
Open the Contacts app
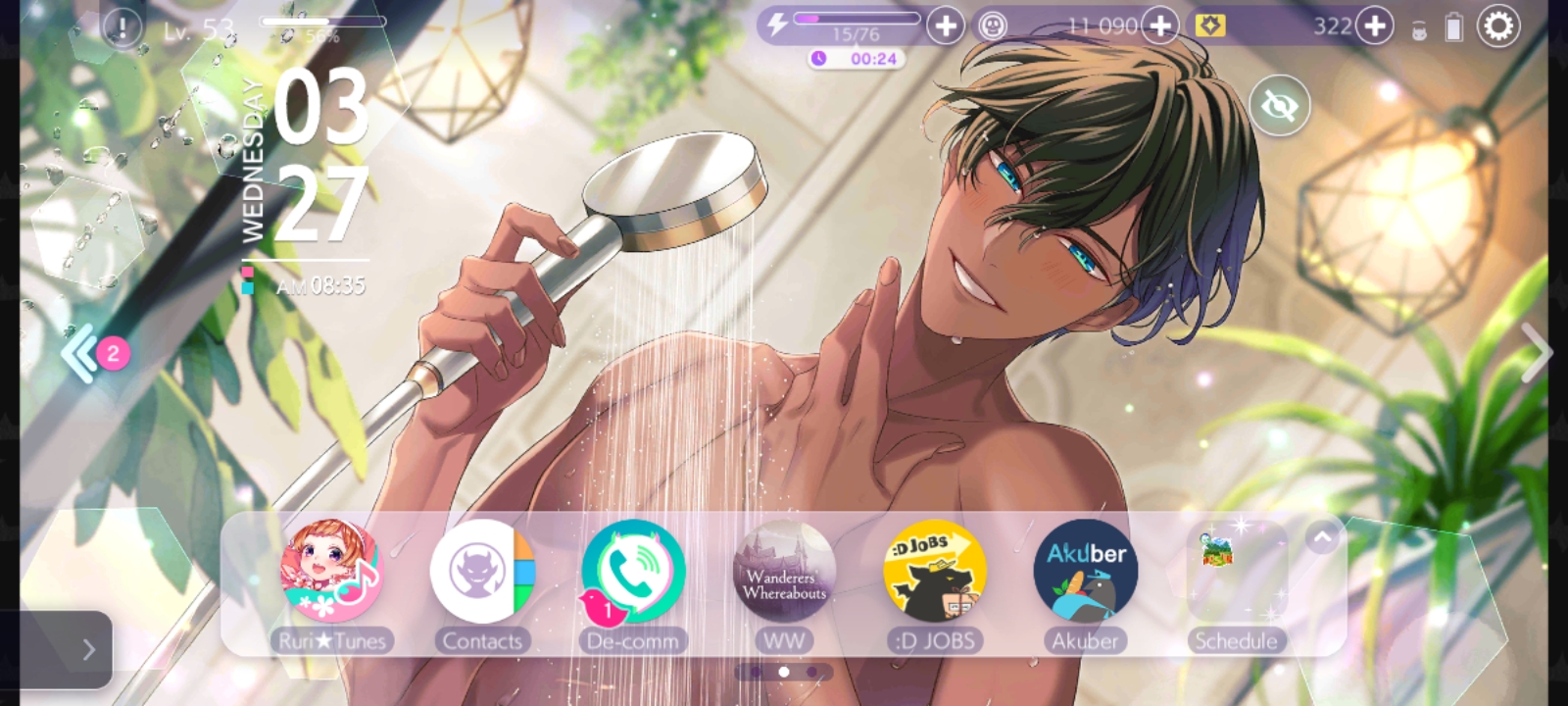(482, 572)
